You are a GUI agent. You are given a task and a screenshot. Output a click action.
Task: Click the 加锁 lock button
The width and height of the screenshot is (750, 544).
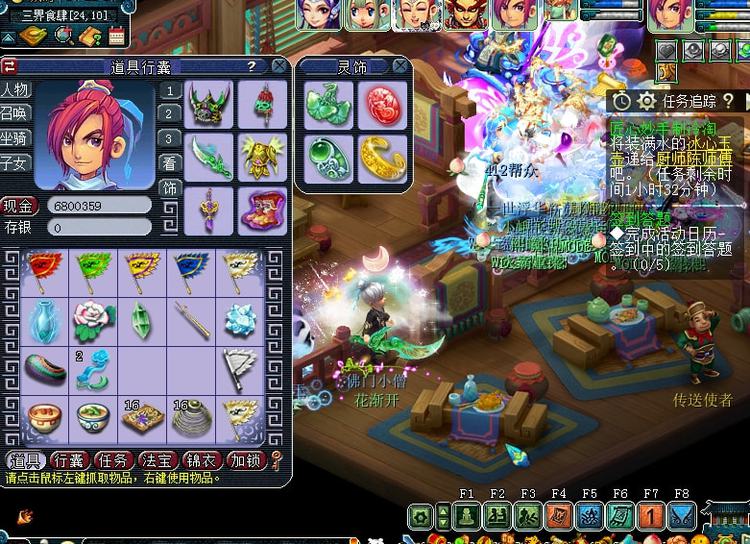click(x=246, y=460)
